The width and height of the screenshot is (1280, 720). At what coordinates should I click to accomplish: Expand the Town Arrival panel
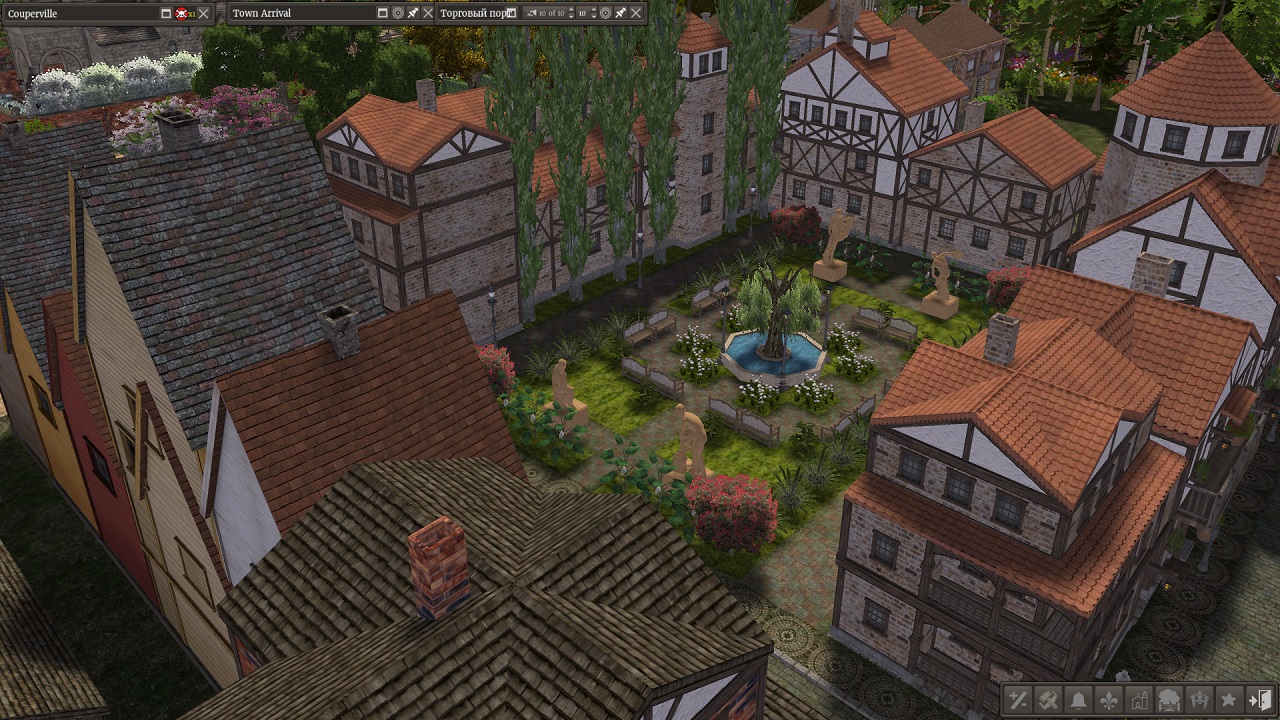tap(382, 13)
